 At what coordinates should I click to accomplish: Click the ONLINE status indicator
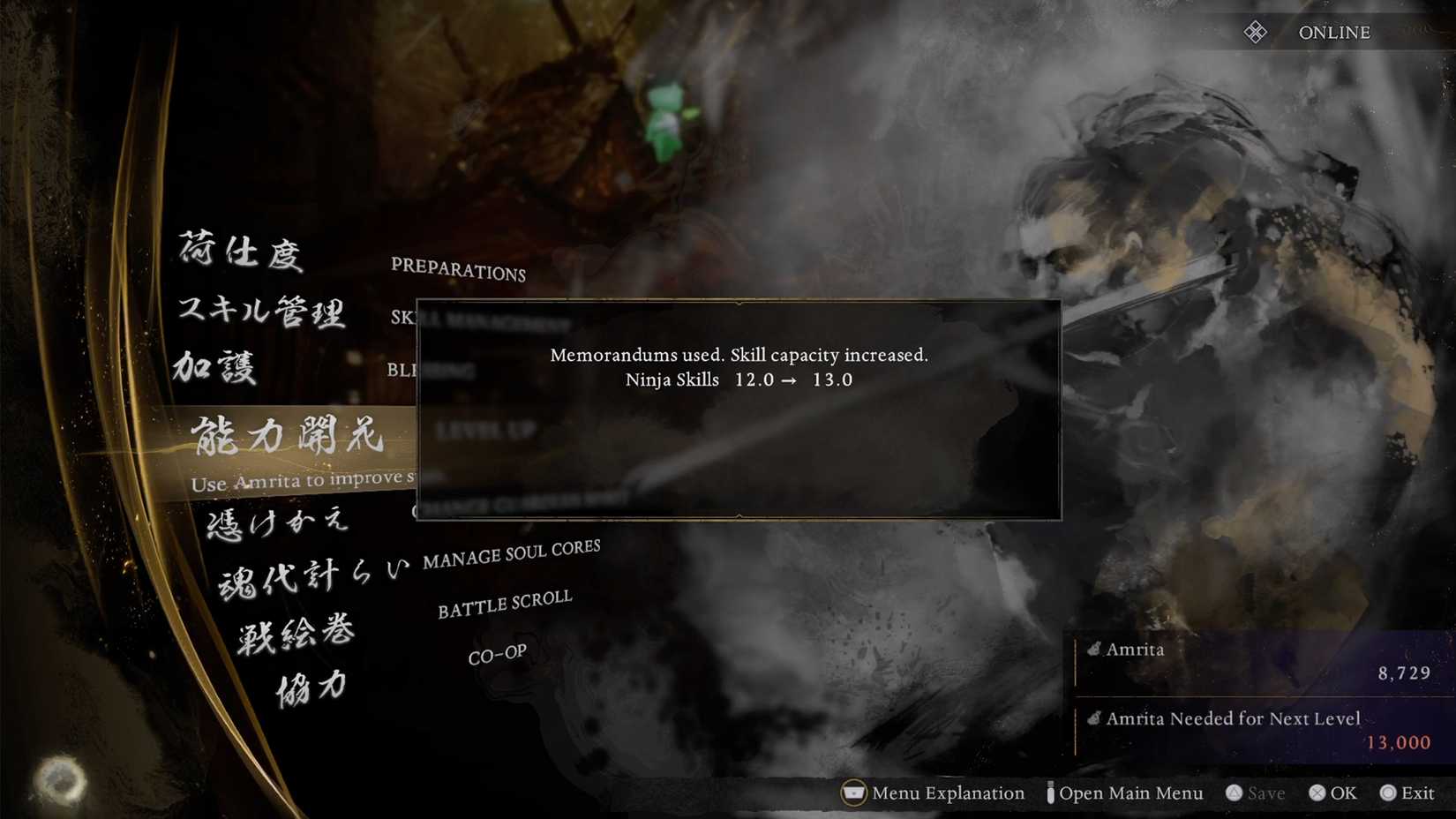pos(1333,32)
